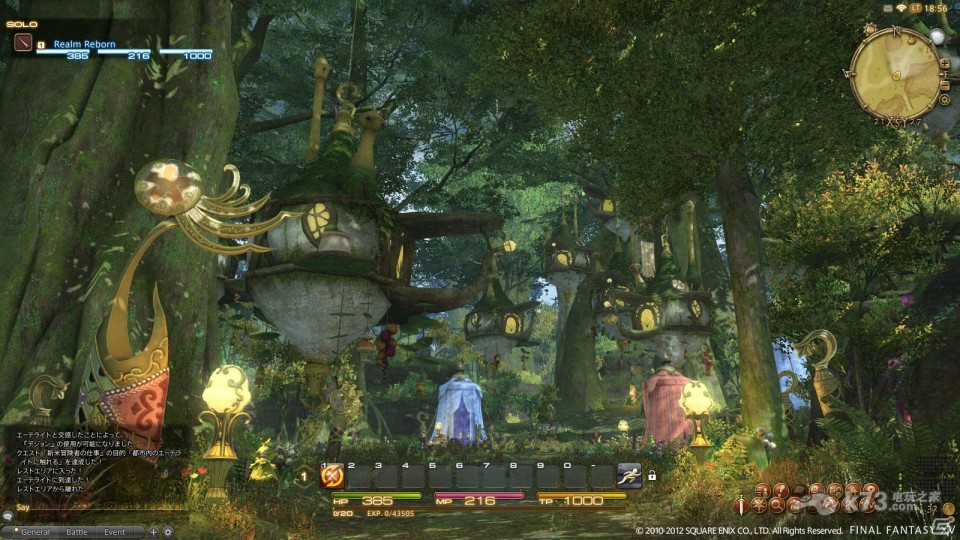Open minimap settings gear
Screen dimensions: 960x540
coord(944,98)
